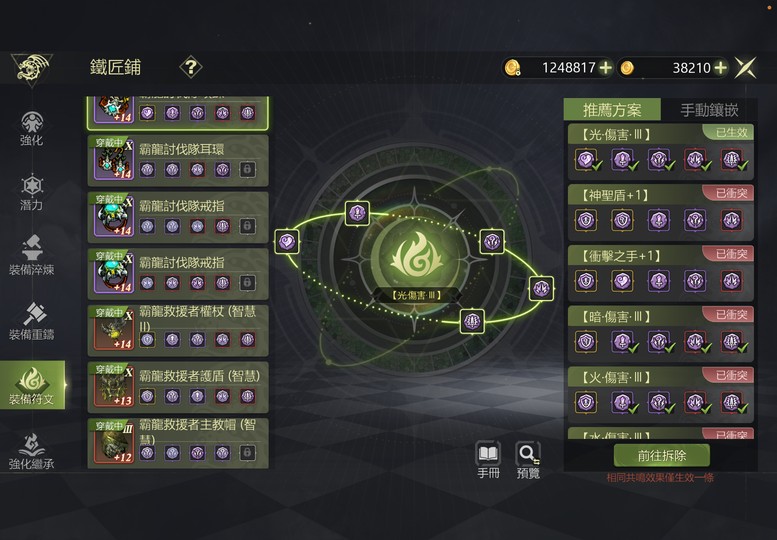Choose the 火·傷害·III rune scheme

(660, 393)
